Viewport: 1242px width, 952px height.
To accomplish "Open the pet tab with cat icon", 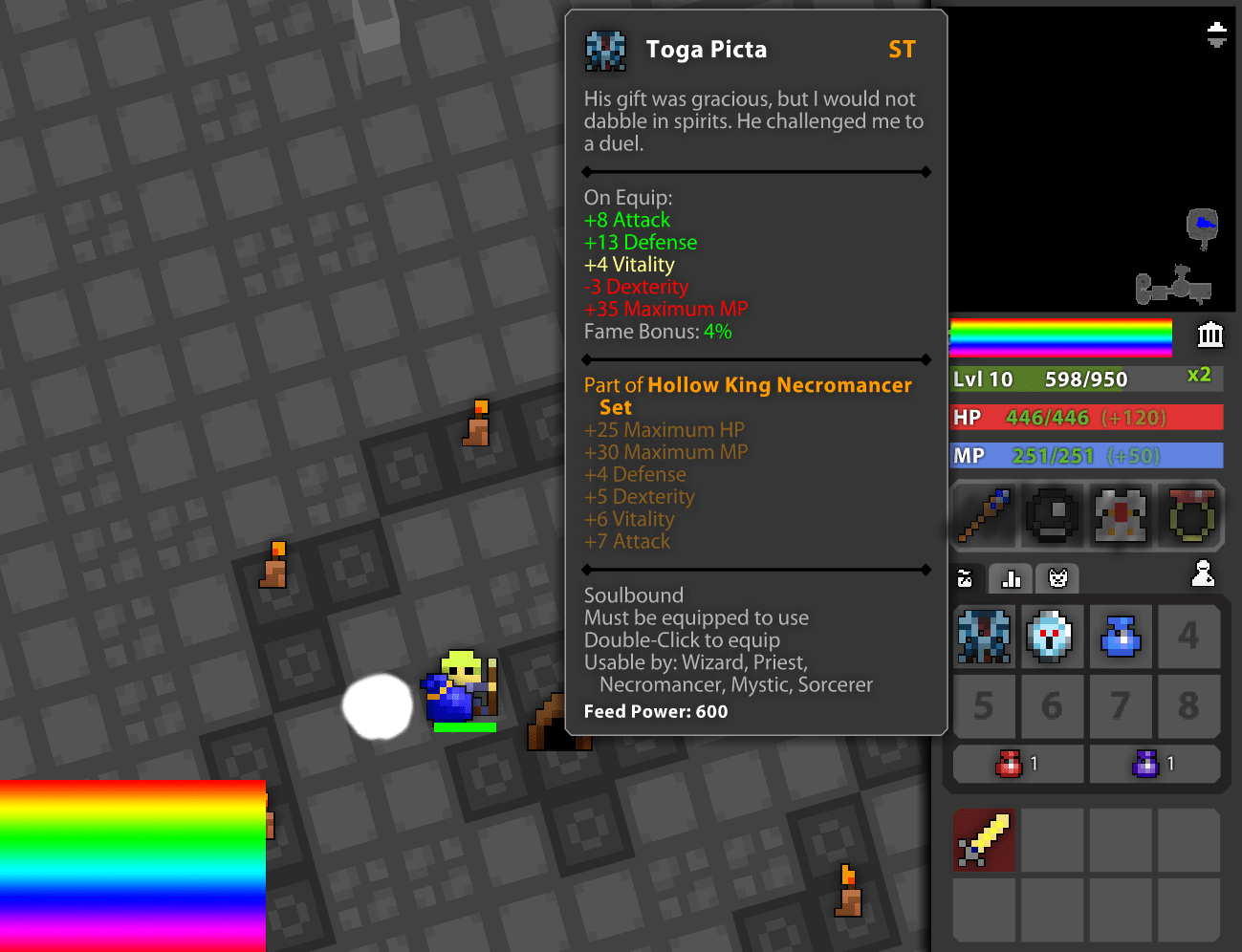I will [x=1057, y=578].
